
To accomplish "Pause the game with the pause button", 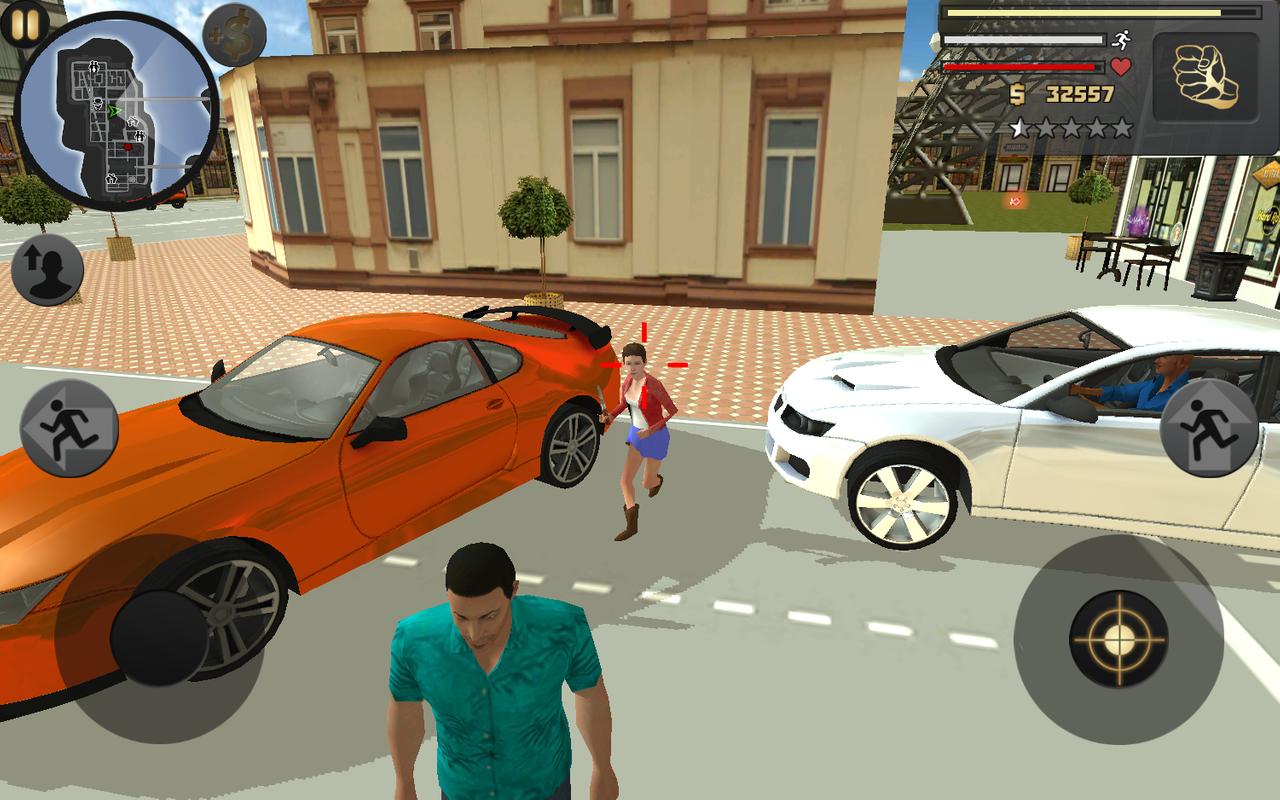I will click(24, 22).
